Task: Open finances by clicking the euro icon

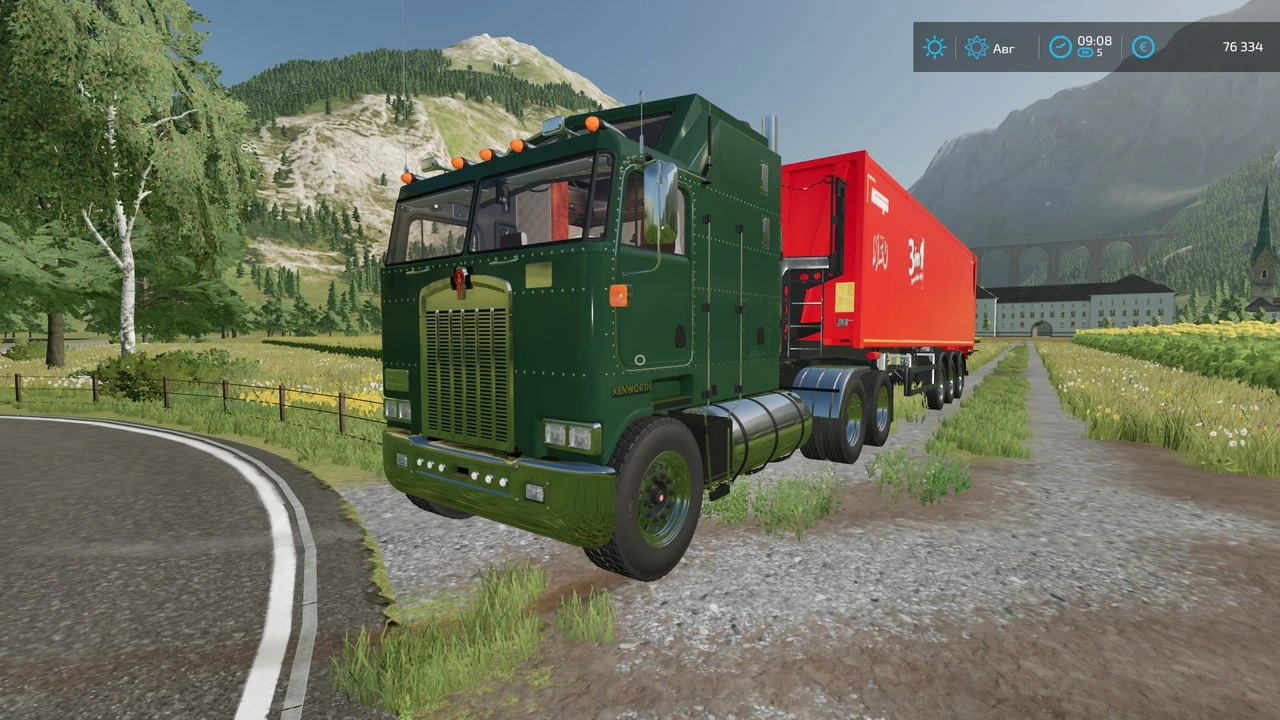Action: (x=1142, y=47)
